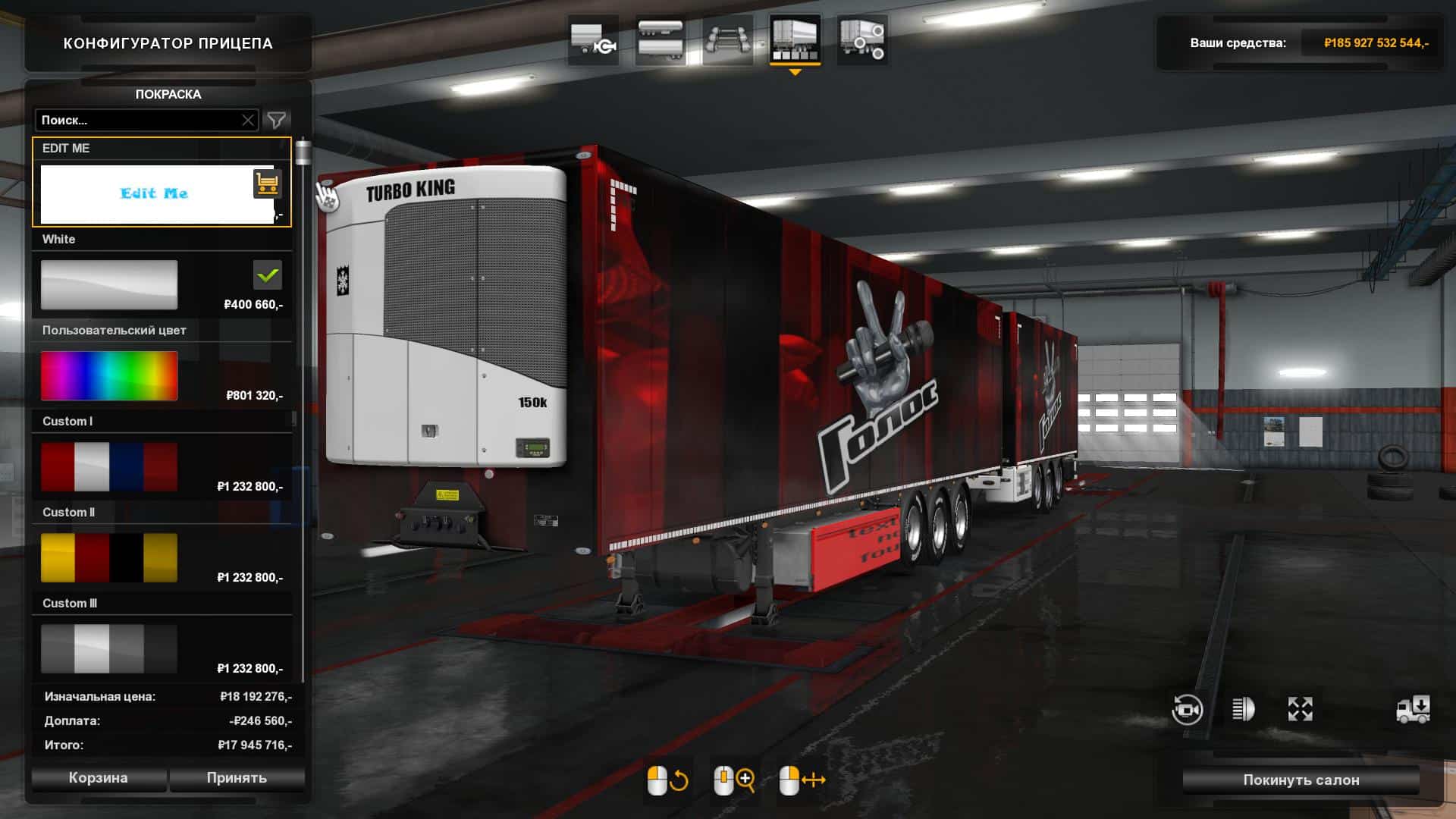Select the Custom I red-white-blue paint

pyautogui.click(x=109, y=467)
